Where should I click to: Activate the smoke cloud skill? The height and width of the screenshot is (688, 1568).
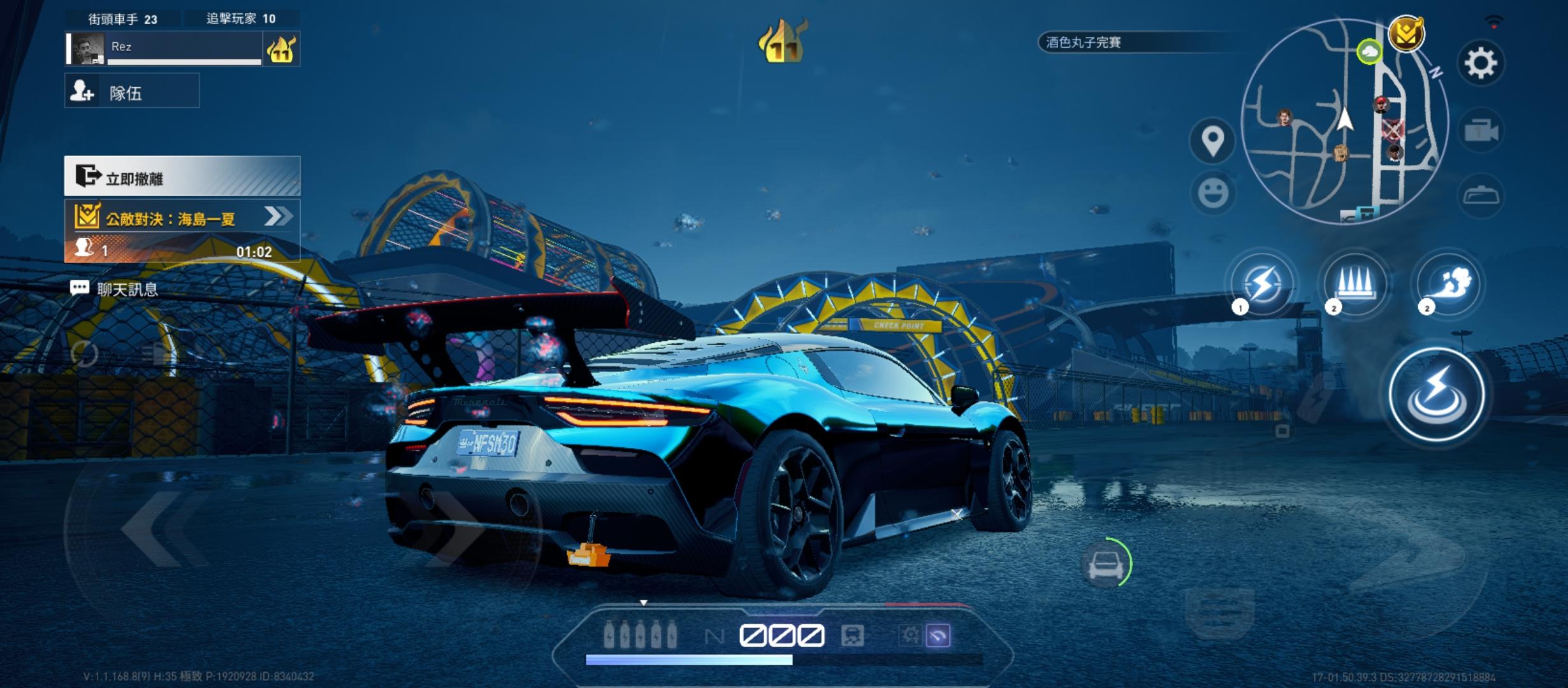tap(1448, 283)
